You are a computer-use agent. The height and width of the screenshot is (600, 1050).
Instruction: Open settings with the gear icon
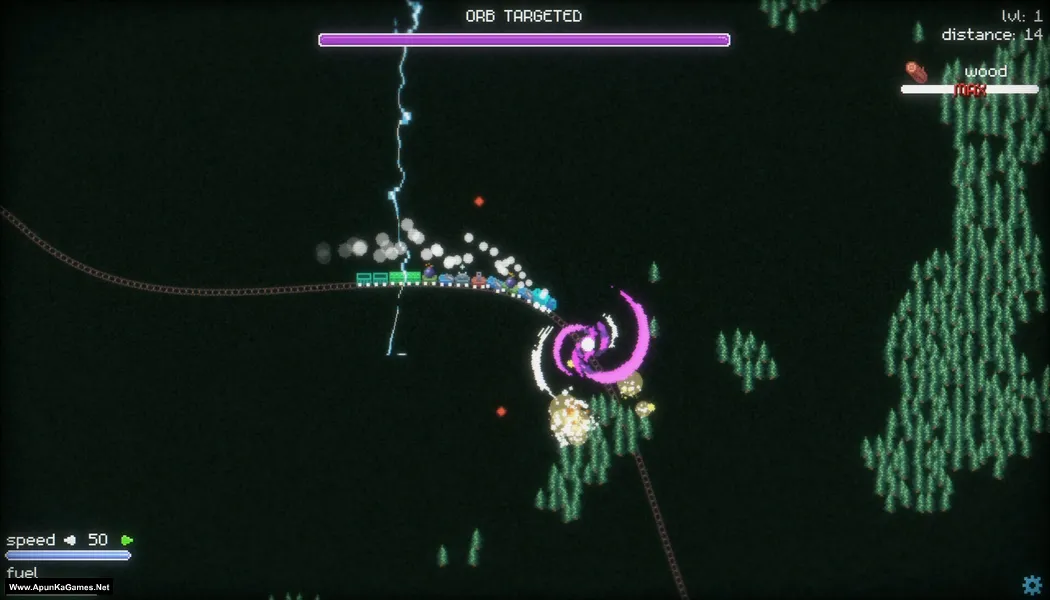point(1031,585)
